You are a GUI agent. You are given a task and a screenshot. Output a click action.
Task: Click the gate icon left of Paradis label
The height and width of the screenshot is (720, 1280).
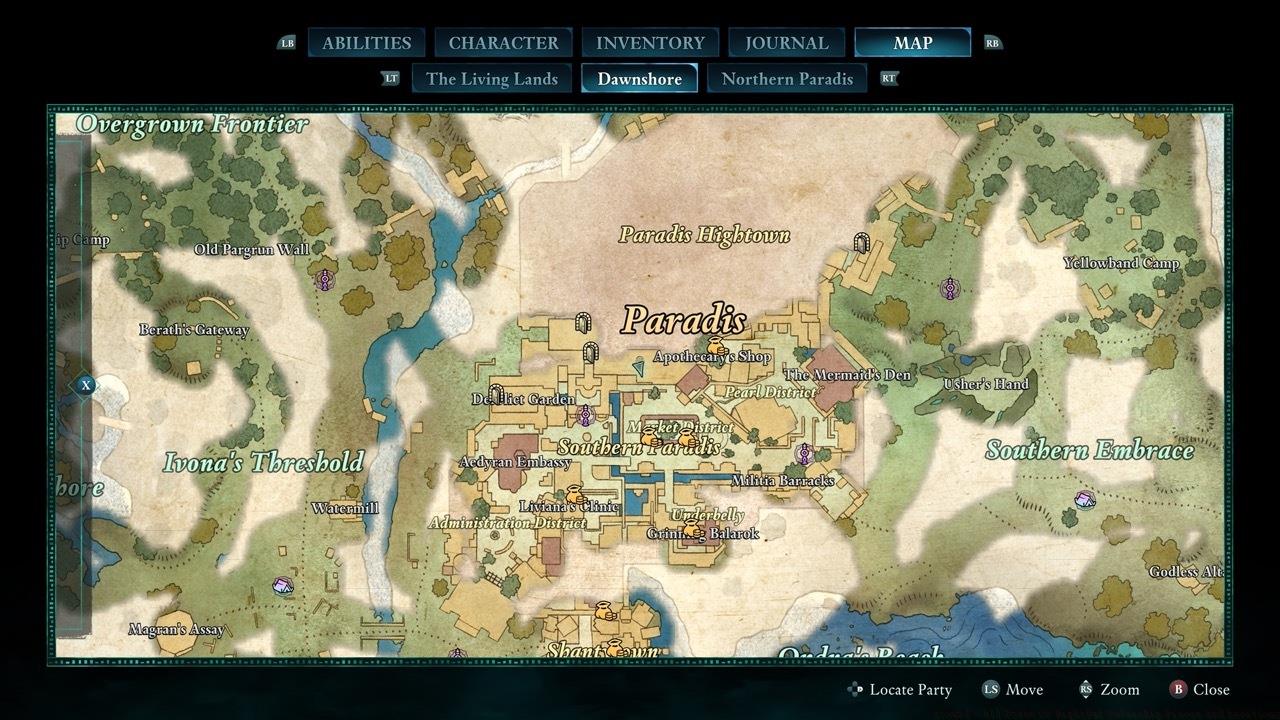582,323
